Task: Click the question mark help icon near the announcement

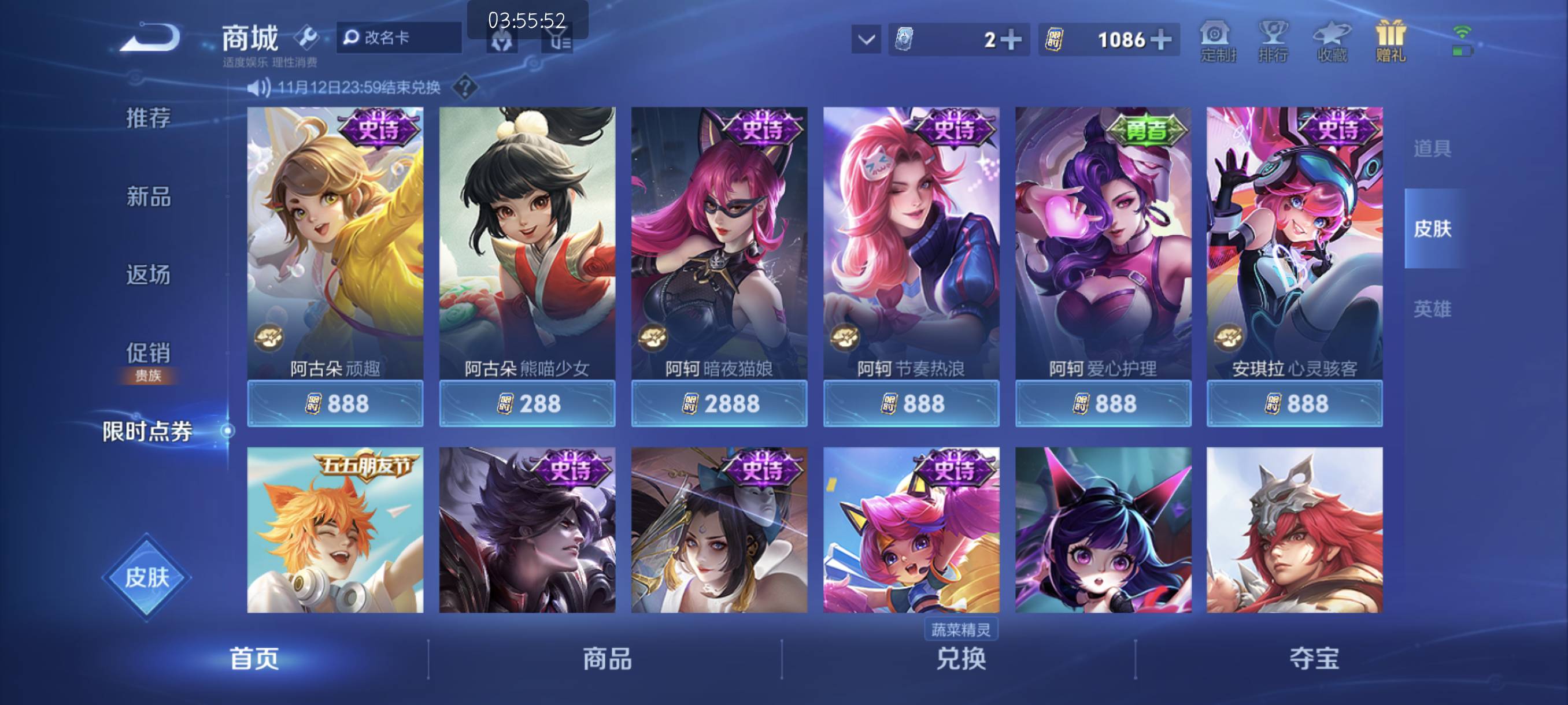Action: (462, 88)
